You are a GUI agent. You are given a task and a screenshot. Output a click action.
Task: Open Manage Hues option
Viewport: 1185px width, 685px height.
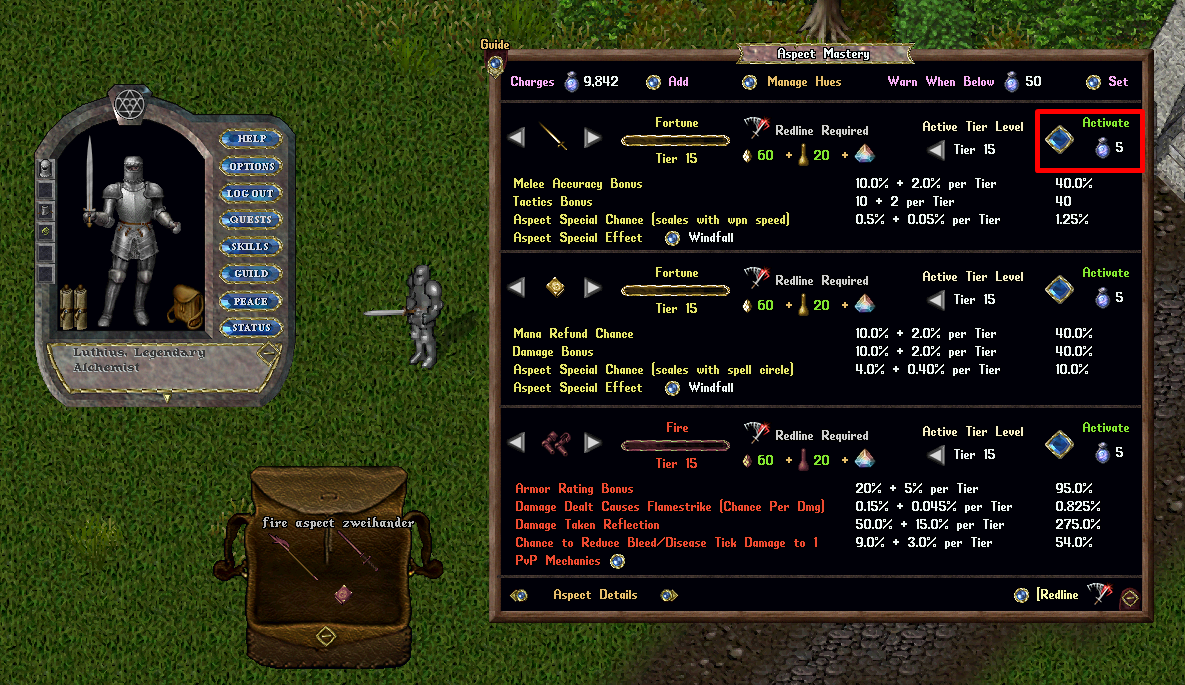(749, 82)
